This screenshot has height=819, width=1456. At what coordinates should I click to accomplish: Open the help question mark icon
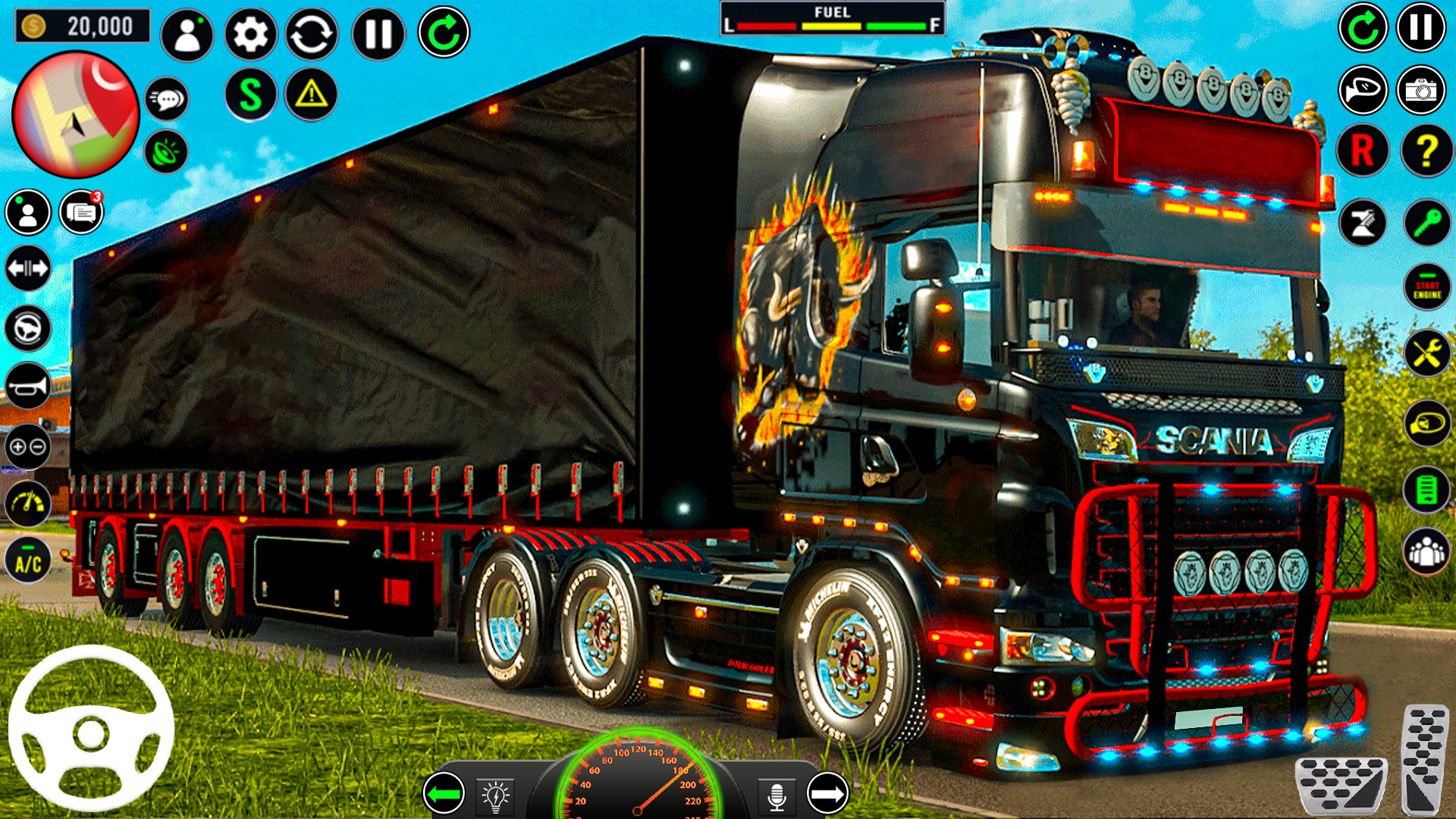coord(1427,149)
